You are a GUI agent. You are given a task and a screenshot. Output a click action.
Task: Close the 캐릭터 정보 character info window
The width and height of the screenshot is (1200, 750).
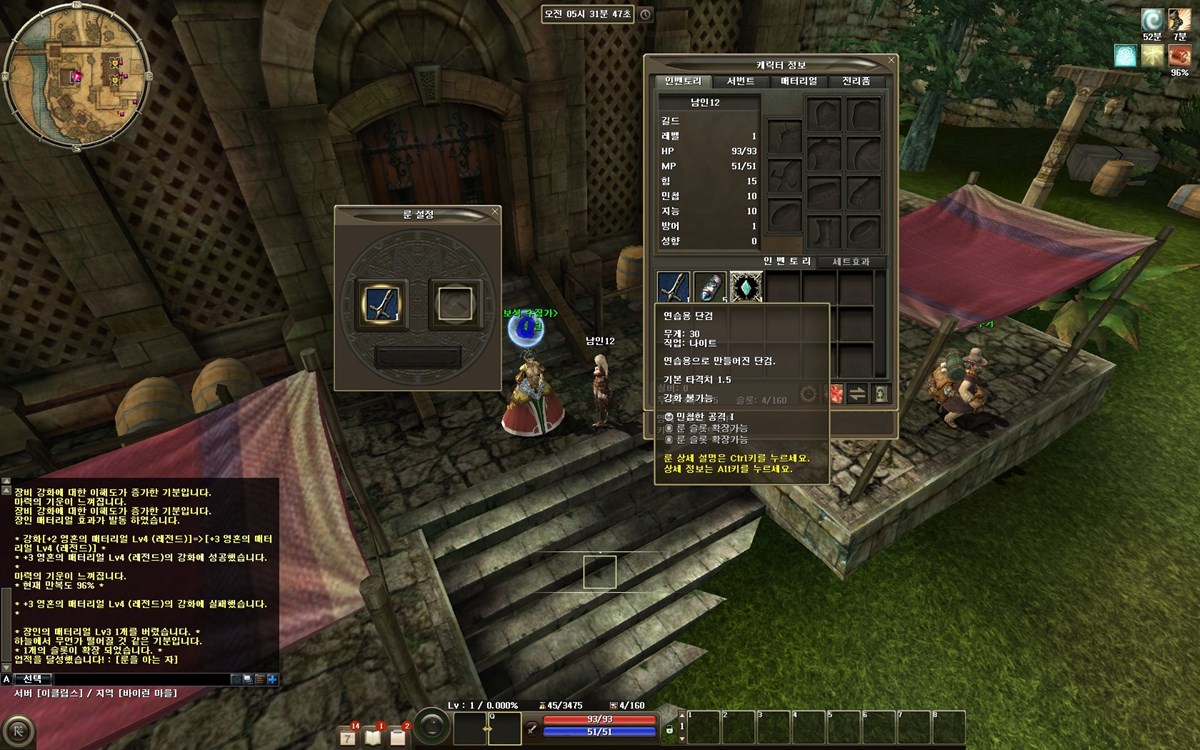pyautogui.click(x=891, y=61)
